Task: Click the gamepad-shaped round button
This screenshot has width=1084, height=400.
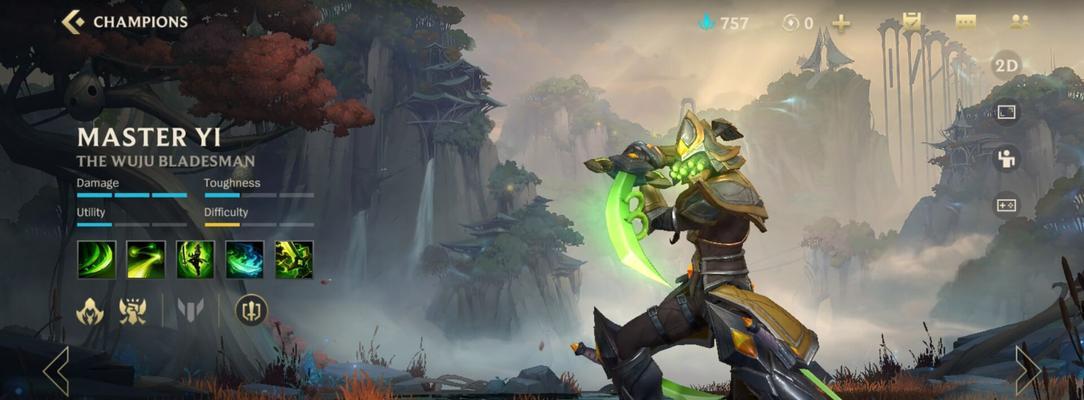Action: click(1006, 205)
